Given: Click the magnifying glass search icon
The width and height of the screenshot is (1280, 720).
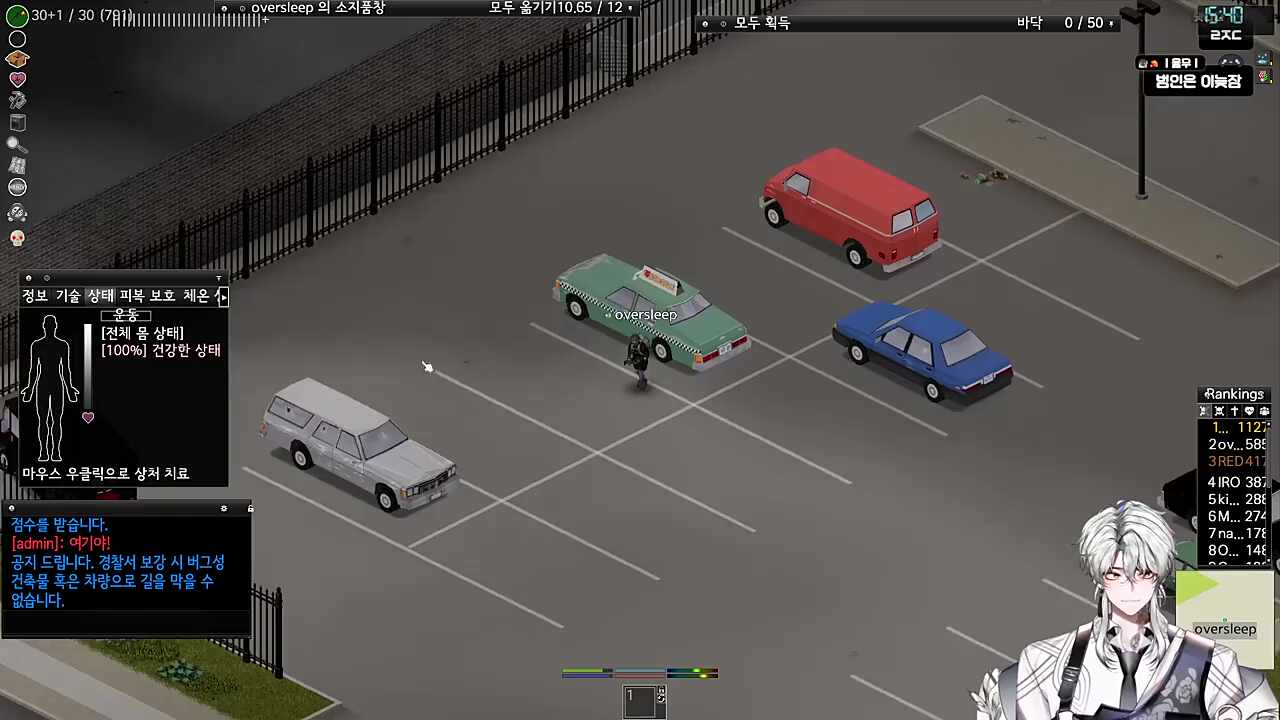Looking at the screenshot, I should (17, 144).
